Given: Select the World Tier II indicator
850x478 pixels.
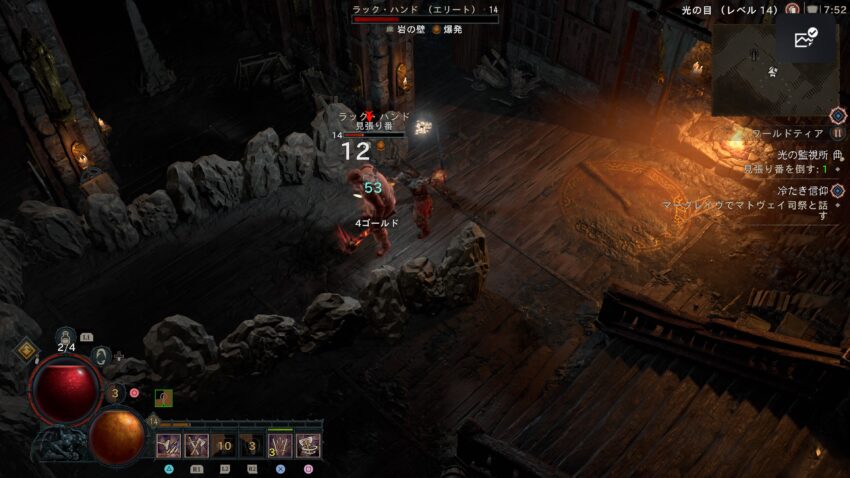Looking at the screenshot, I should tap(838, 133).
